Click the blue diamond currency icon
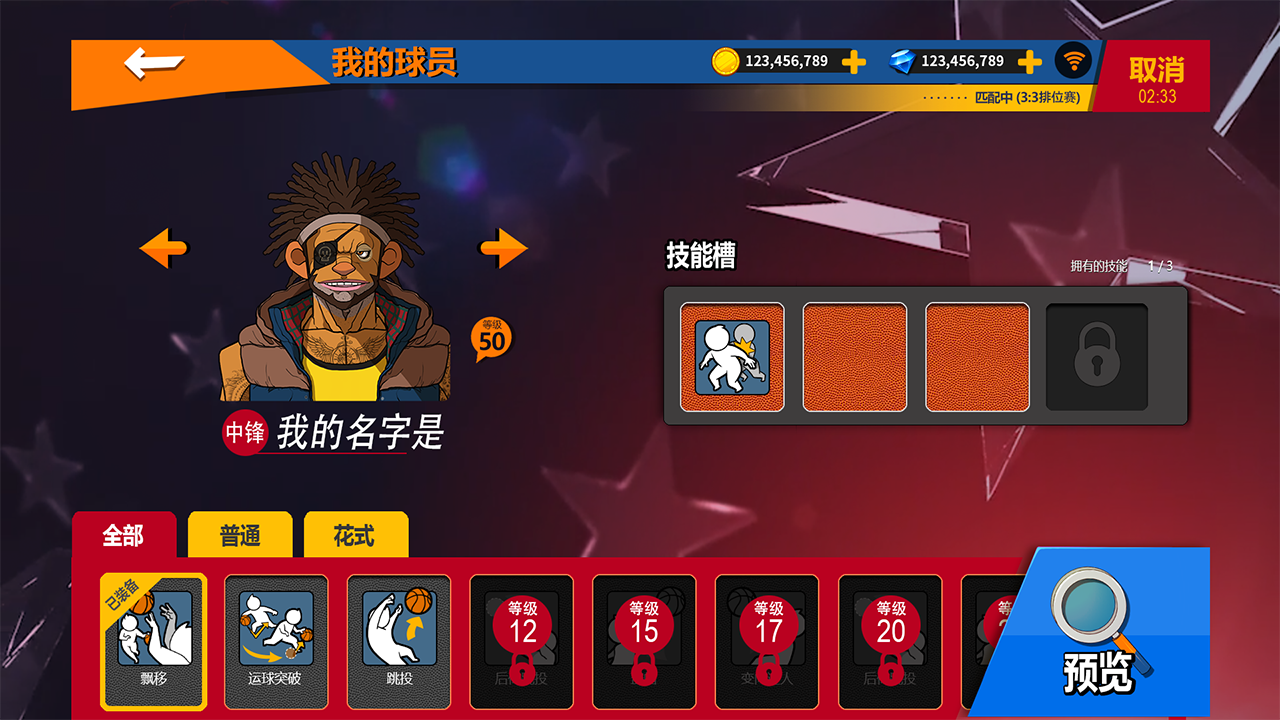This screenshot has height=720, width=1280. 905,61
